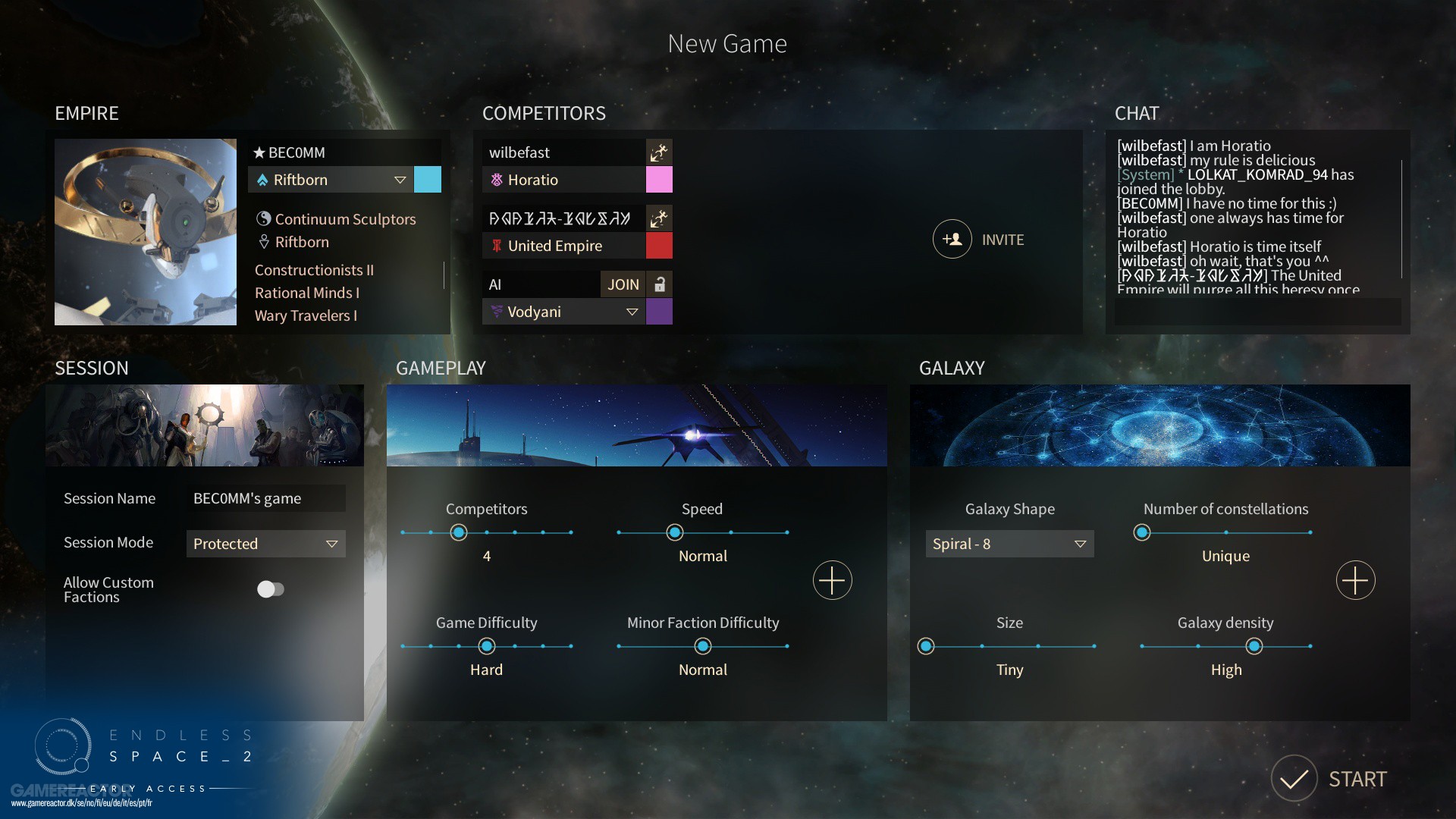1456x819 pixels.
Task: Click the Vodyani faction emblem icon
Action: click(497, 312)
